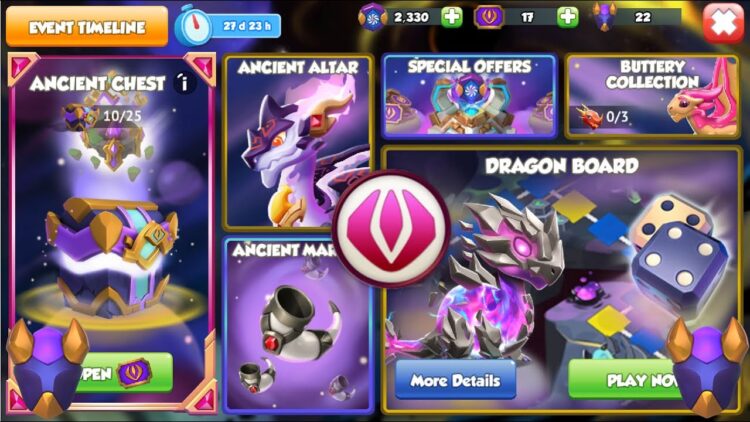View the Special Offers panel
Image resolution: width=750 pixels, height=422 pixels.
tap(468, 95)
